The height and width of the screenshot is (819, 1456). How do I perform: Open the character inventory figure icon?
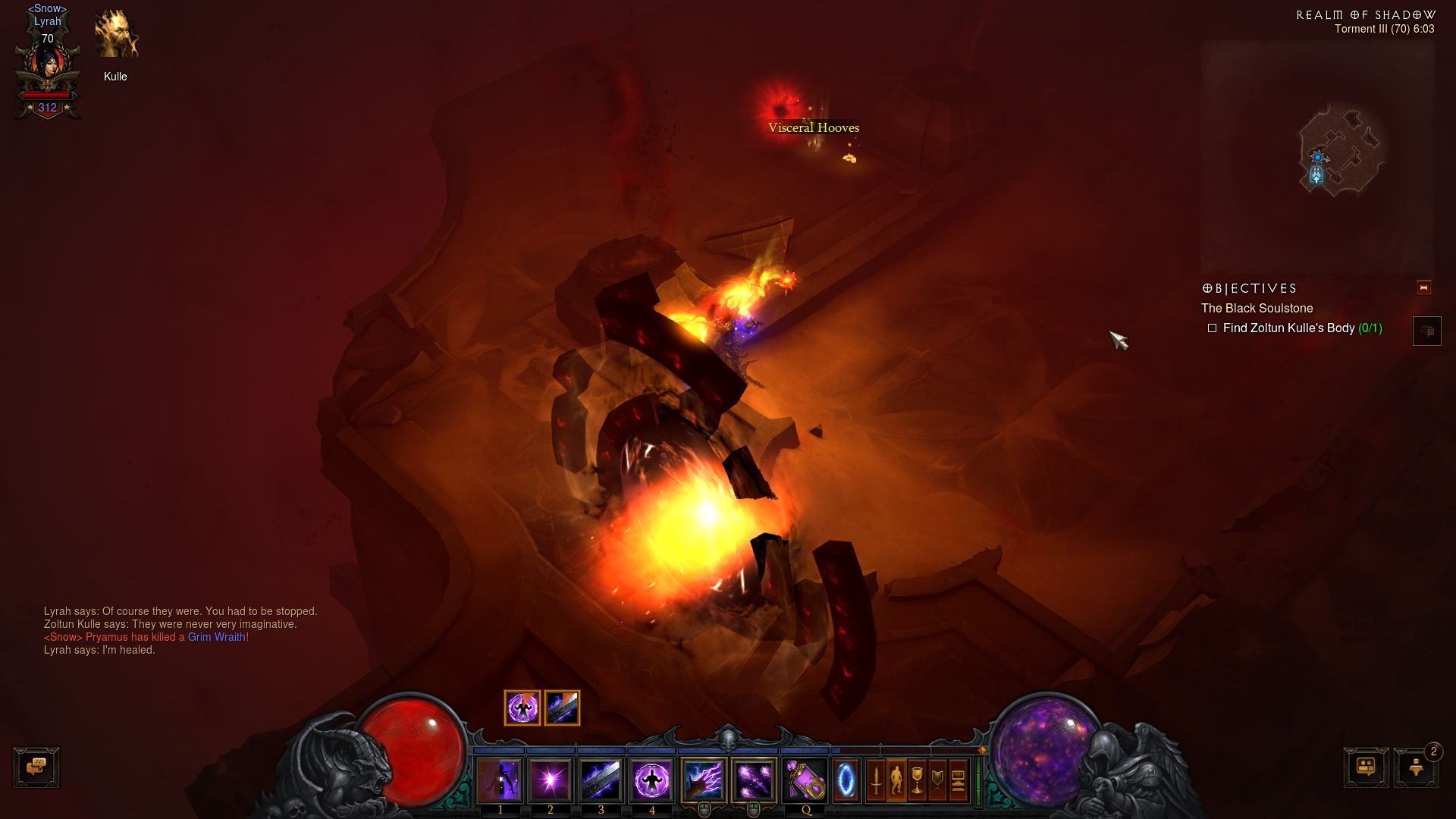click(896, 780)
